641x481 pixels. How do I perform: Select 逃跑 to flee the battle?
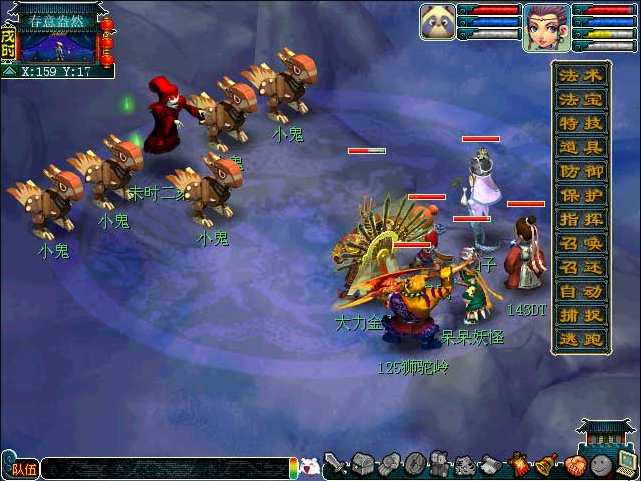(x=581, y=340)
